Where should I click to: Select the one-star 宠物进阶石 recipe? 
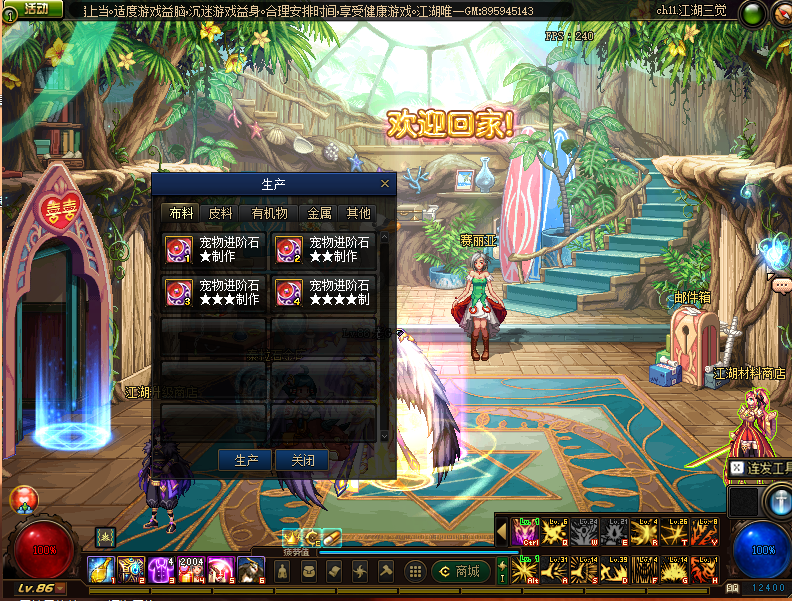[214, 250]
